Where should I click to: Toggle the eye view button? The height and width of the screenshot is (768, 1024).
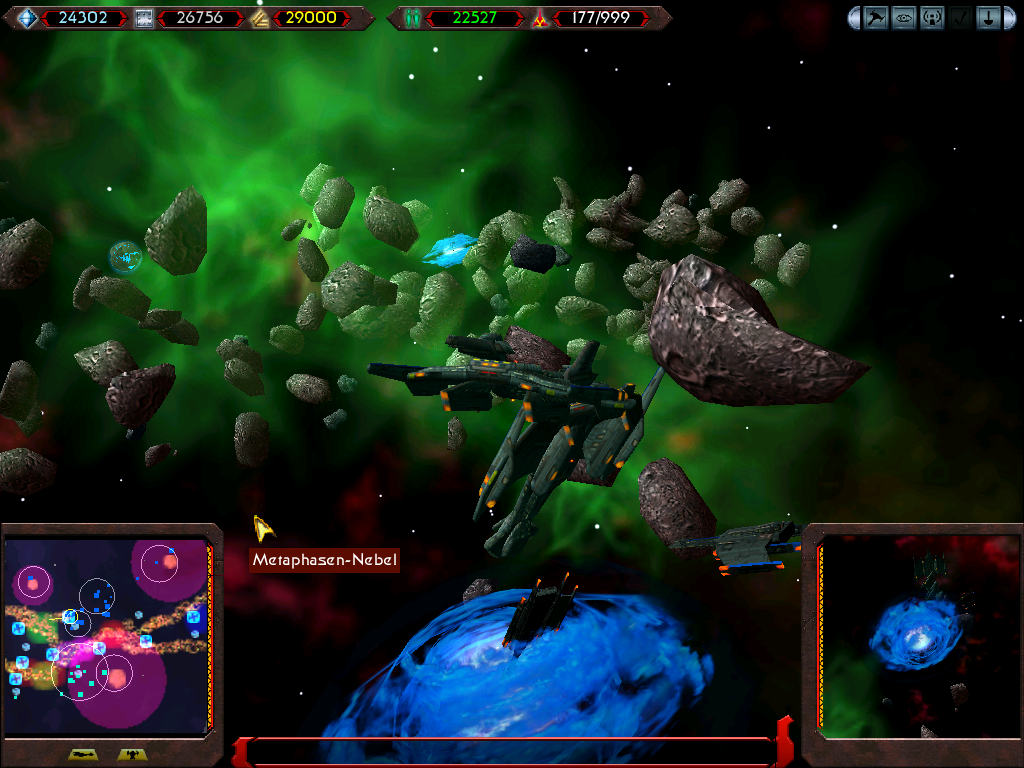coord(904,18)
